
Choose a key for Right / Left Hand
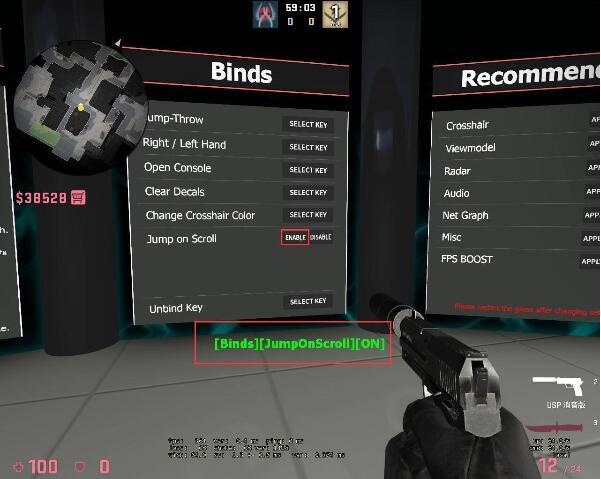click(308, 147)
